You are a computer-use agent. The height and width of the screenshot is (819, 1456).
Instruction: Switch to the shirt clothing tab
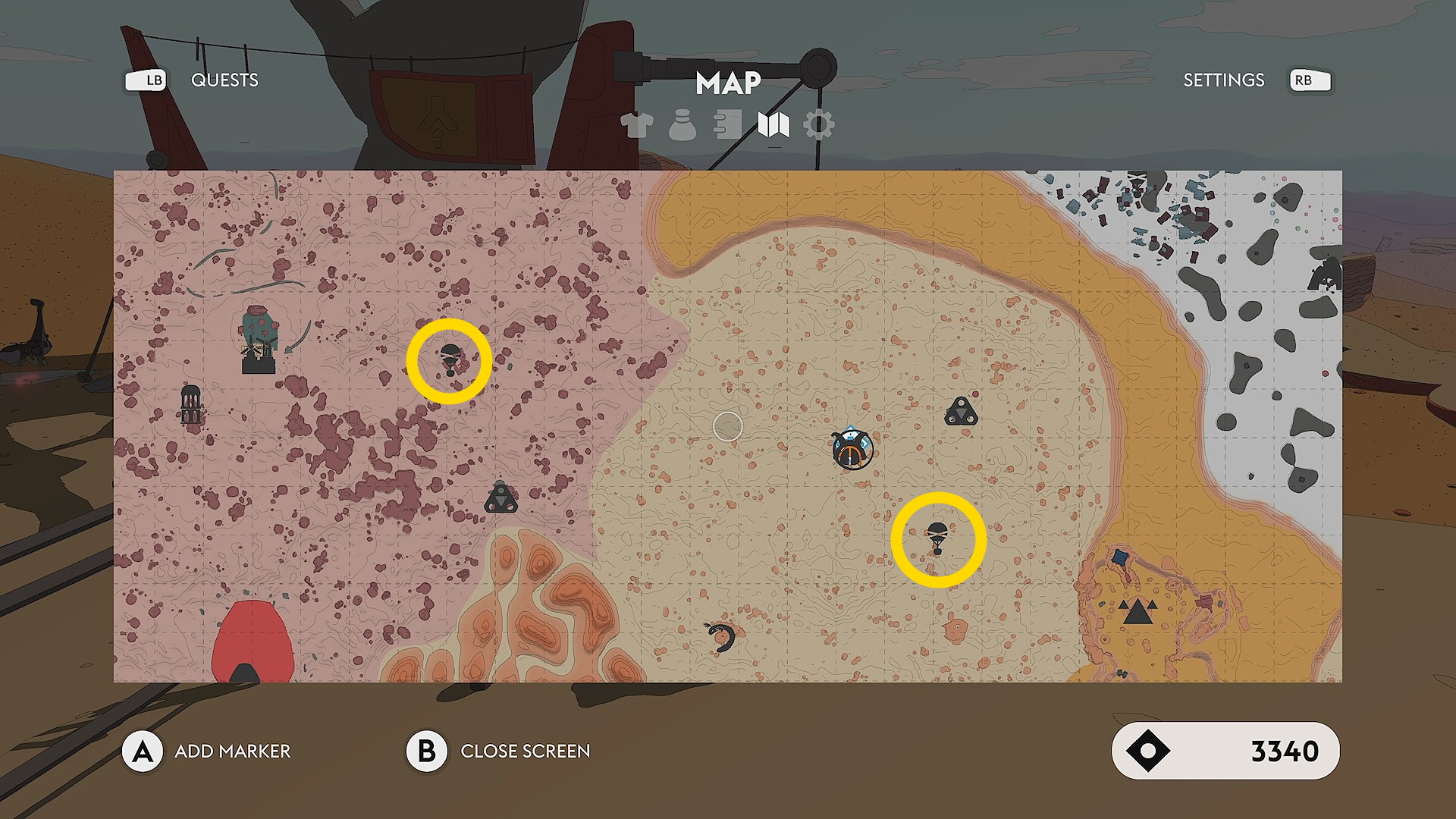coord(636,125)
